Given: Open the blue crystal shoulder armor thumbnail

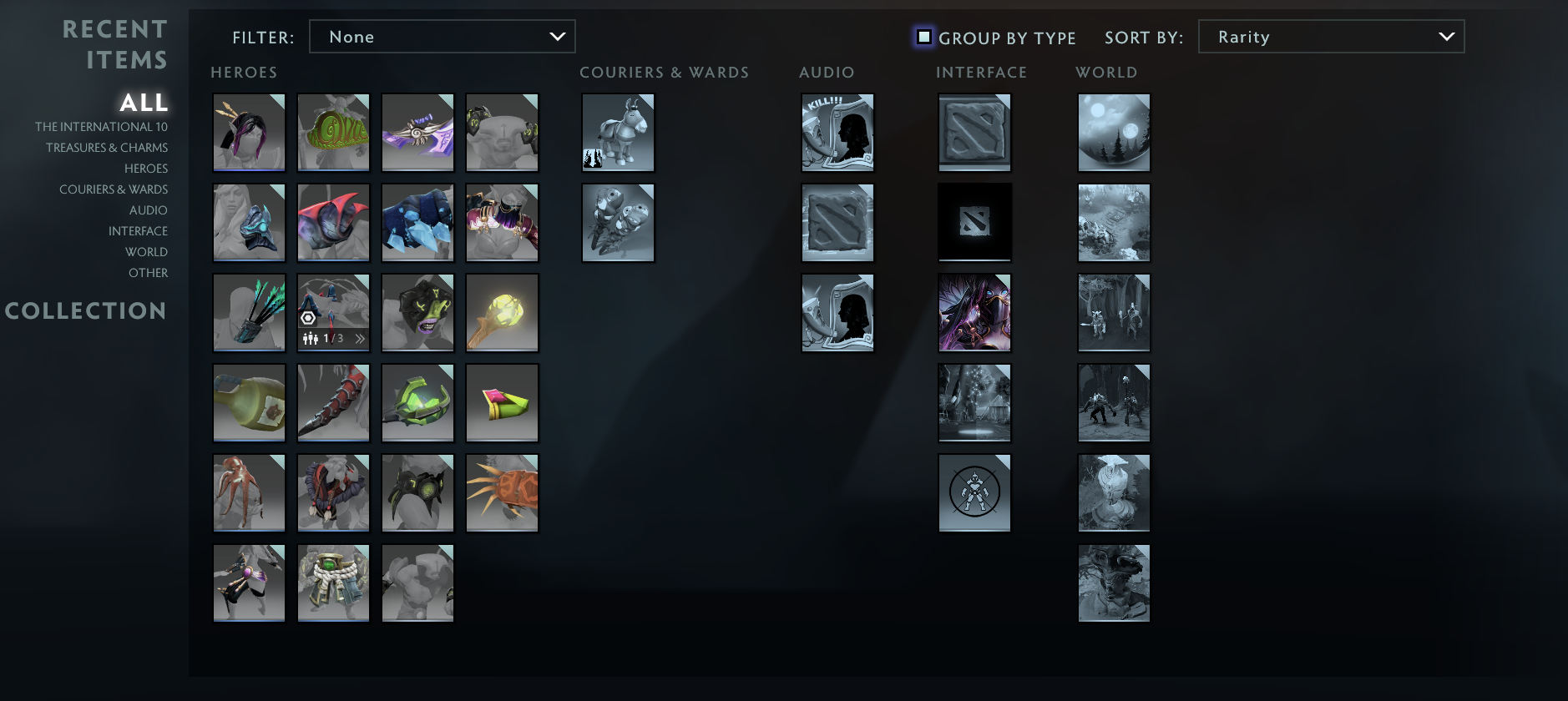Looking at the screenshot, I should 417,222.
